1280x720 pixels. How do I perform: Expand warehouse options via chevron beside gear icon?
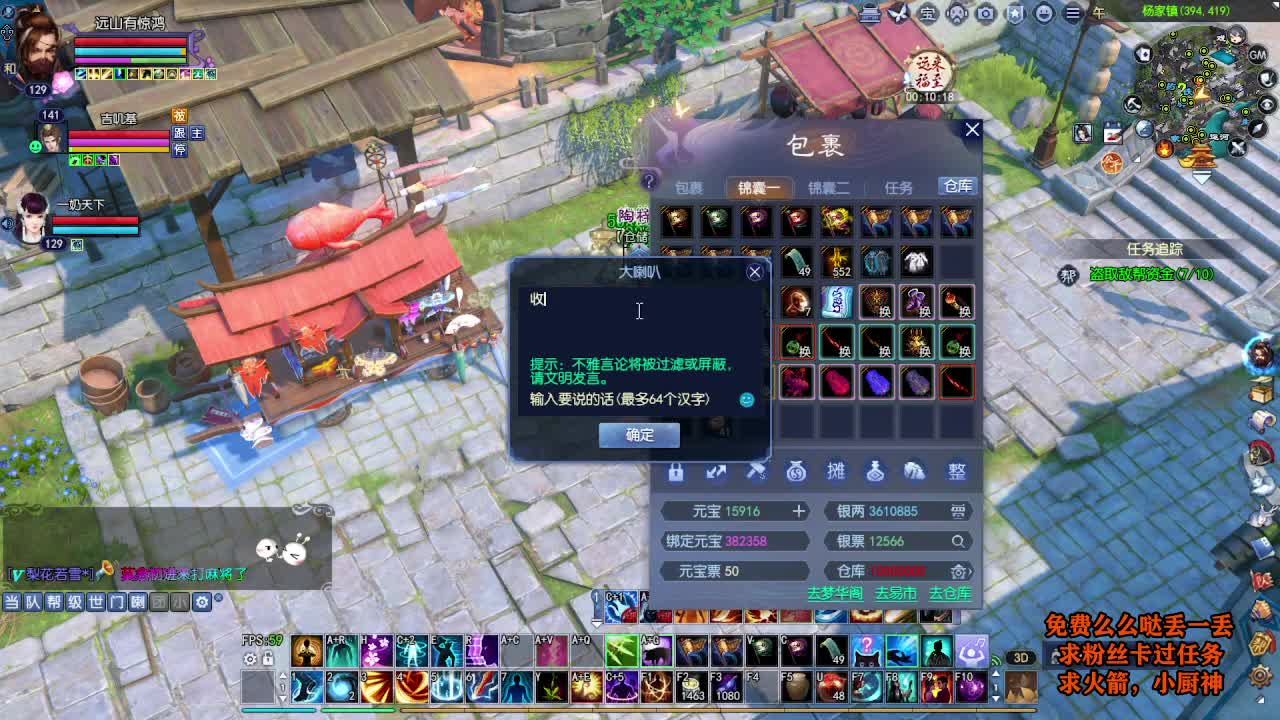(970, 571)
